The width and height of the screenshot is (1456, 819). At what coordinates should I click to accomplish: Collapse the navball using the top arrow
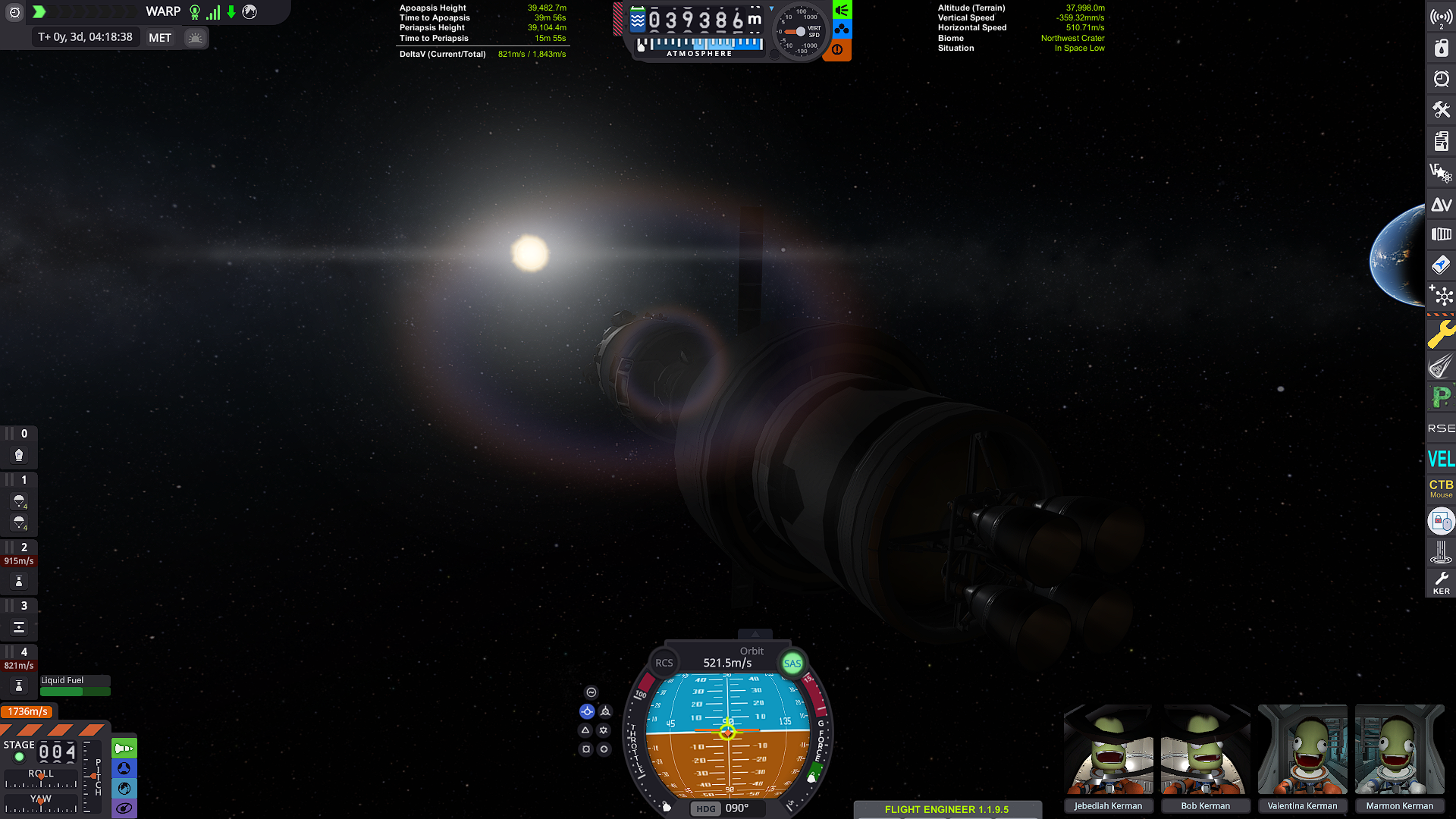pyautogui.click(x=755, y=634)
